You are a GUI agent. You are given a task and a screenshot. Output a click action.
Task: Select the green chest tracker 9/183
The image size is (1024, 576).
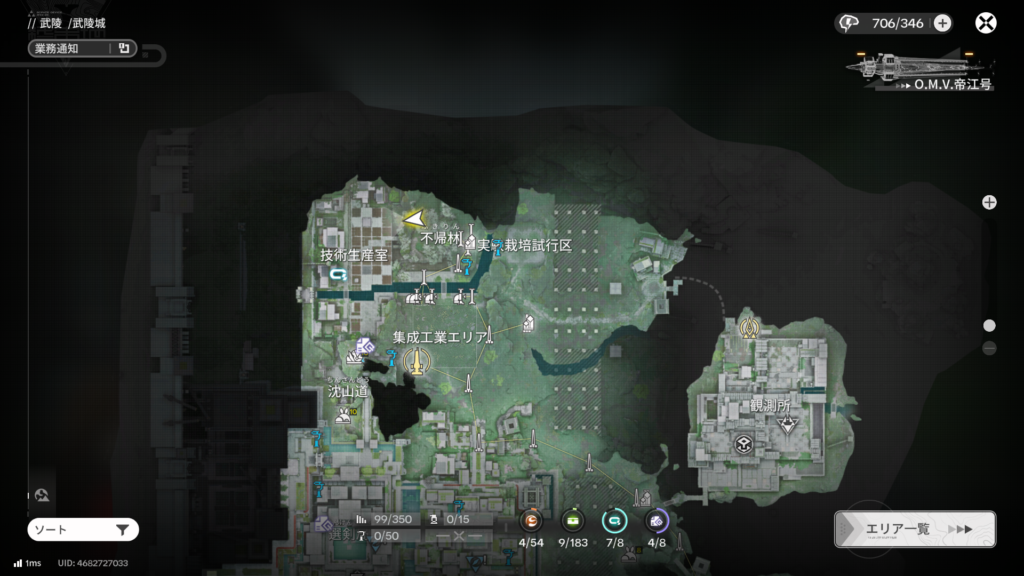pos(573,521)
